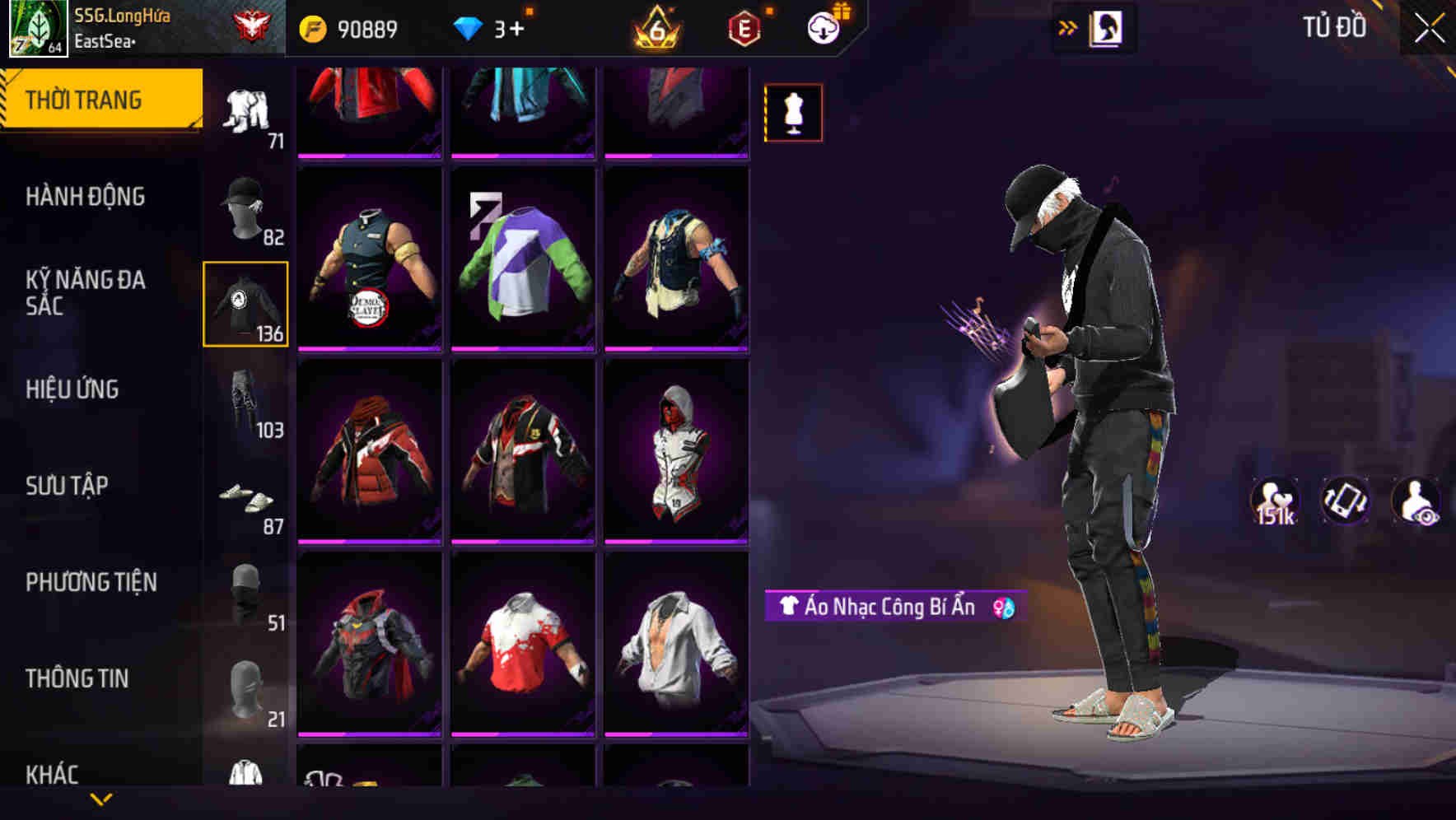Expand the cloud download gift icon menu
This screenshot has height=820, width=1456.
tap(825, 26)
